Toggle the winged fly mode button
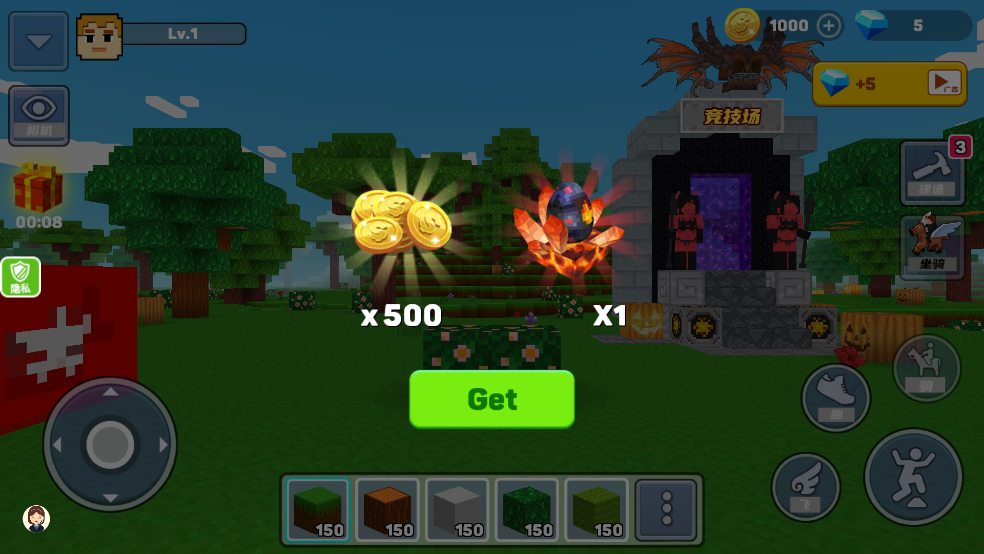The width and height of the screenshot is (984, 554). point(805,487)
